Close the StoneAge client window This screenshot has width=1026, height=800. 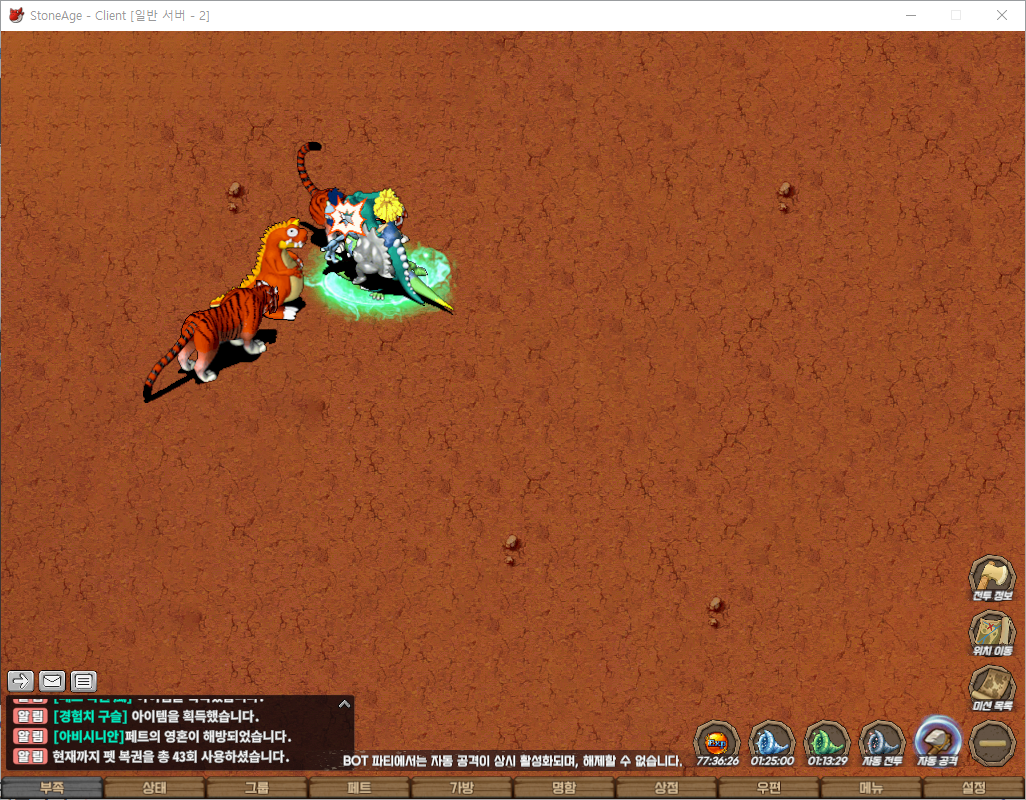click(1001, 15)
